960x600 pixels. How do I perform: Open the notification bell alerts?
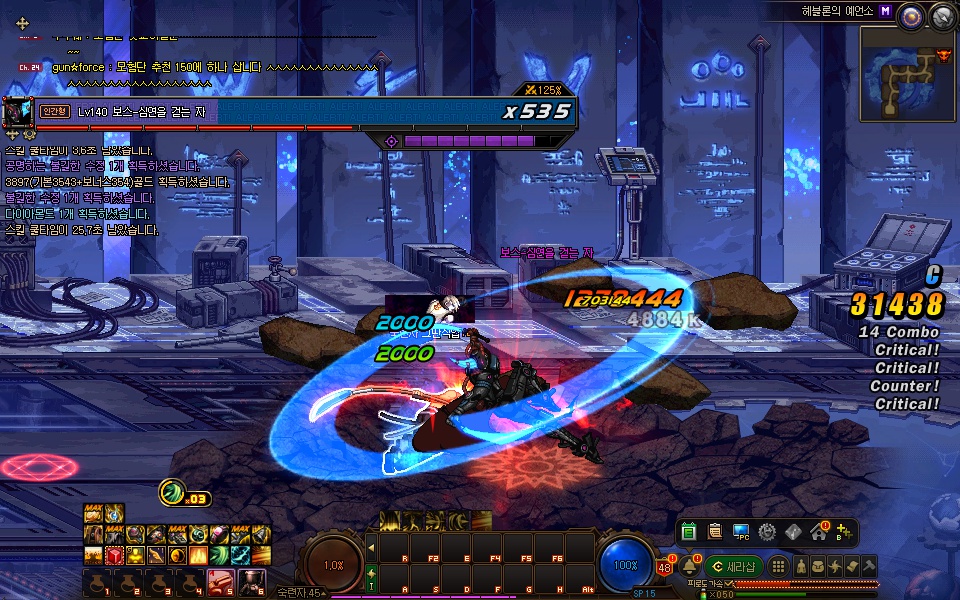click(690, 567)
